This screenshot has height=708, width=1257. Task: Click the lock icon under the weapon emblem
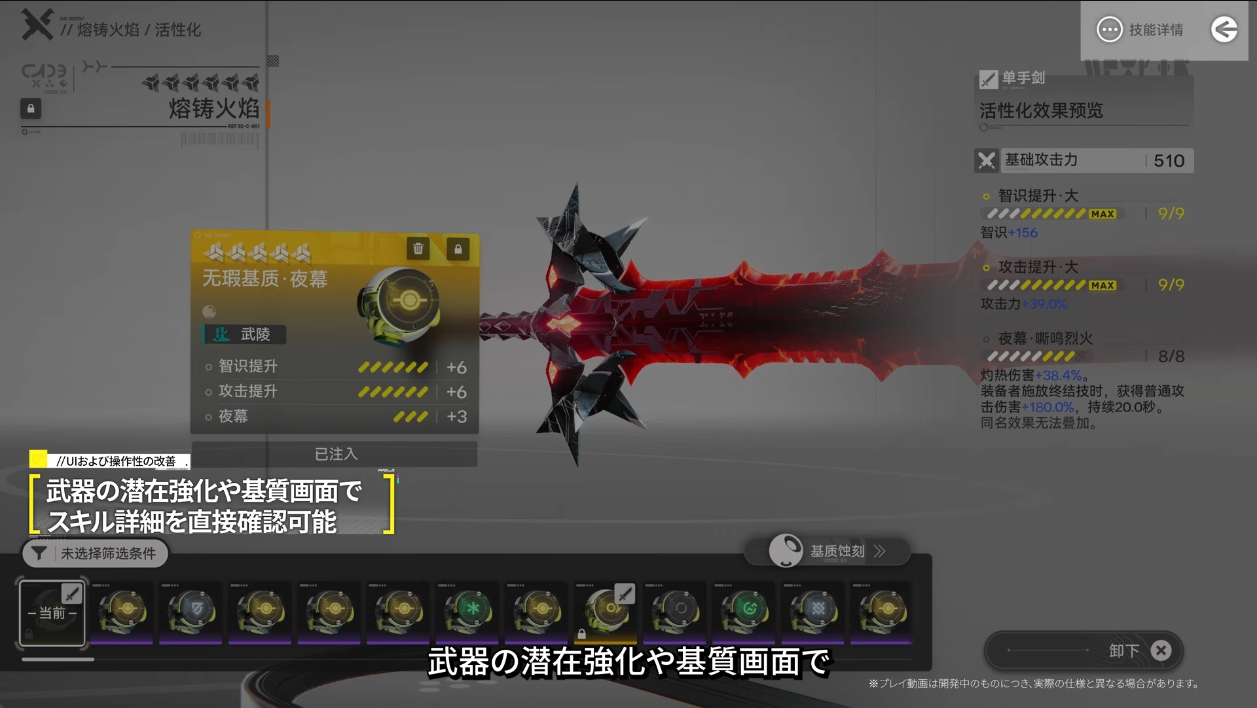[x=31, y=108]
